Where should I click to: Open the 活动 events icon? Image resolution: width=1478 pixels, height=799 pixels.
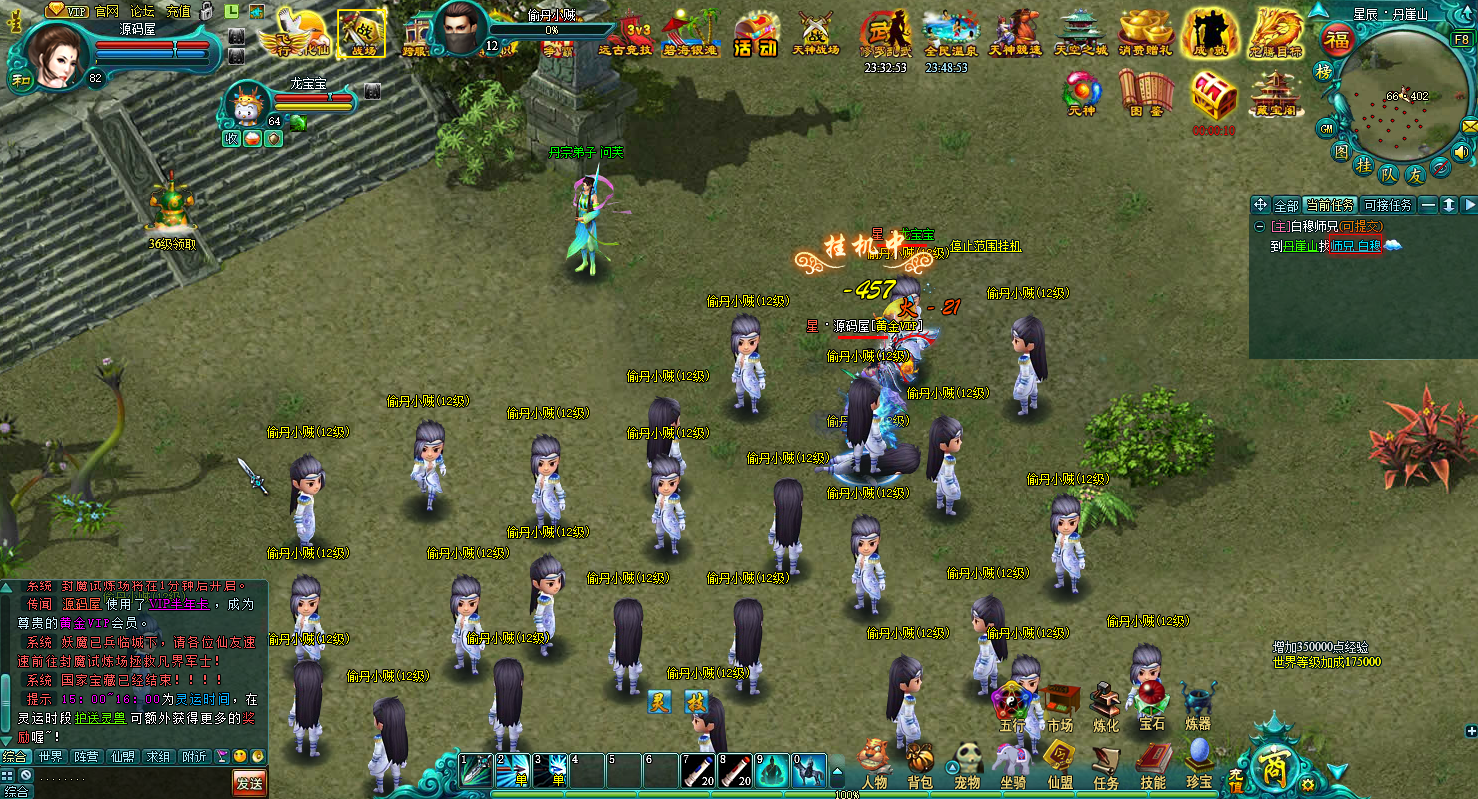point(755,33)
